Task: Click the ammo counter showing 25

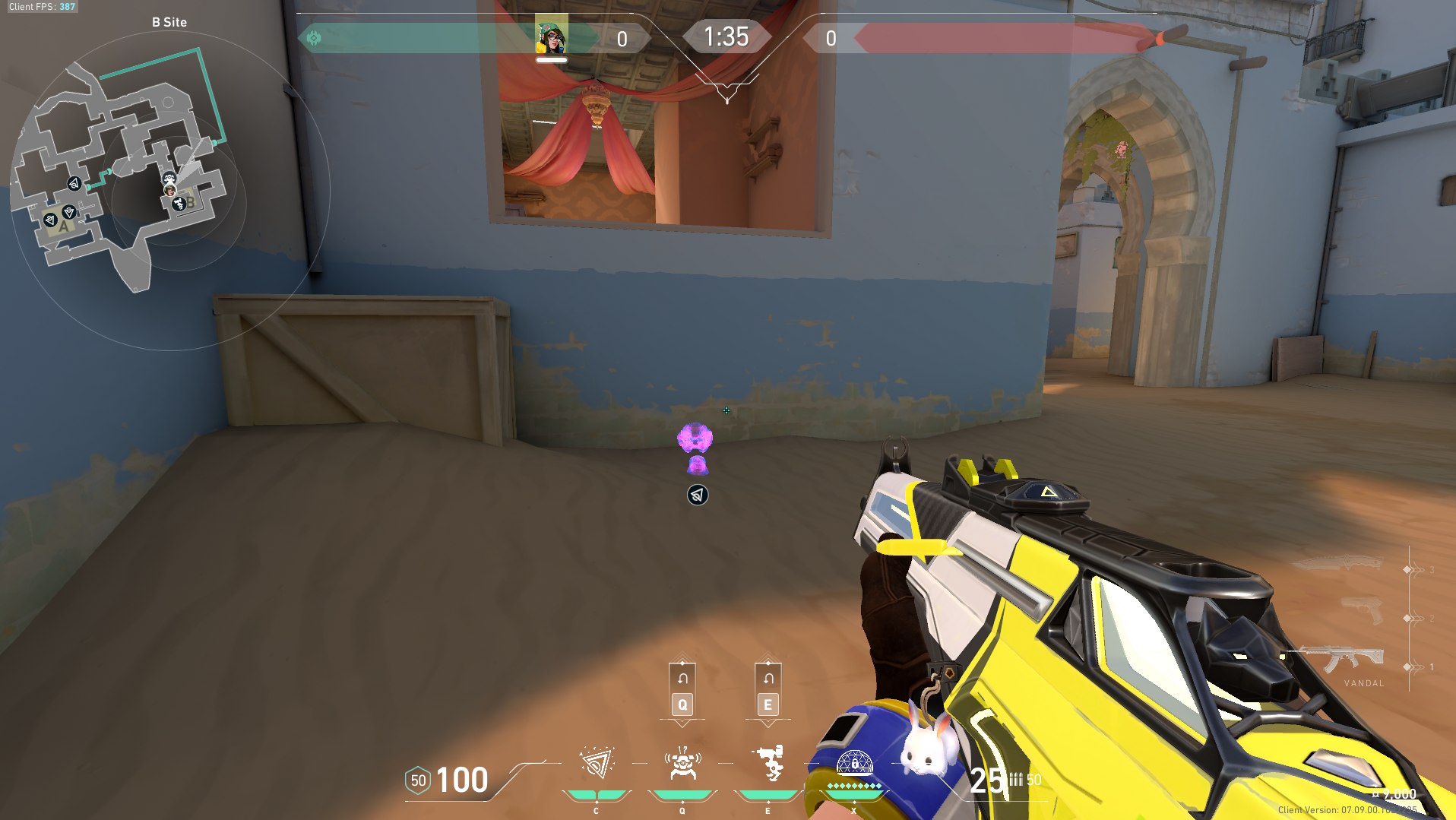Action: (x=986, y=780)
